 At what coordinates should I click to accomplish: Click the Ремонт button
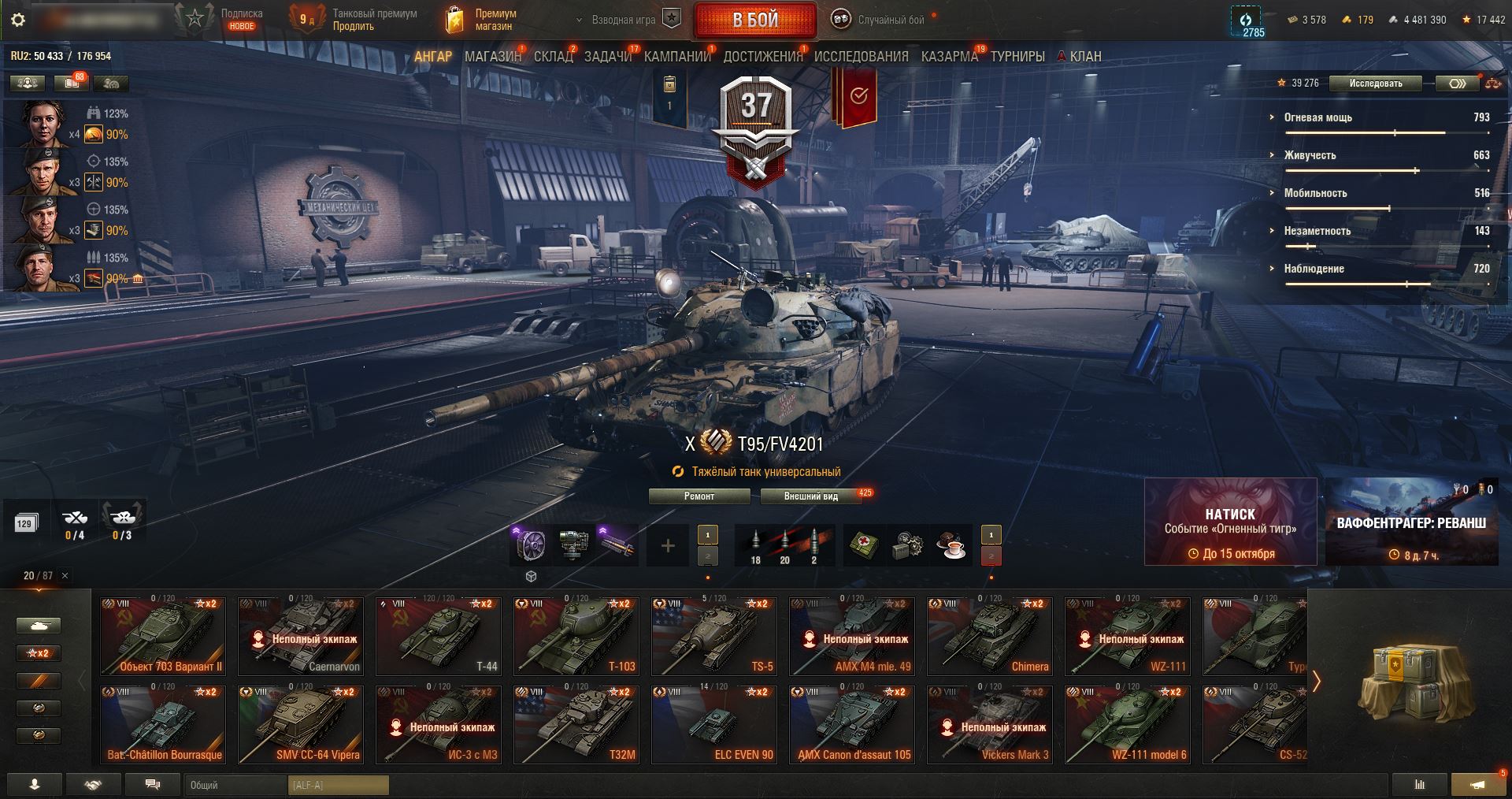(x=699, y=496)
